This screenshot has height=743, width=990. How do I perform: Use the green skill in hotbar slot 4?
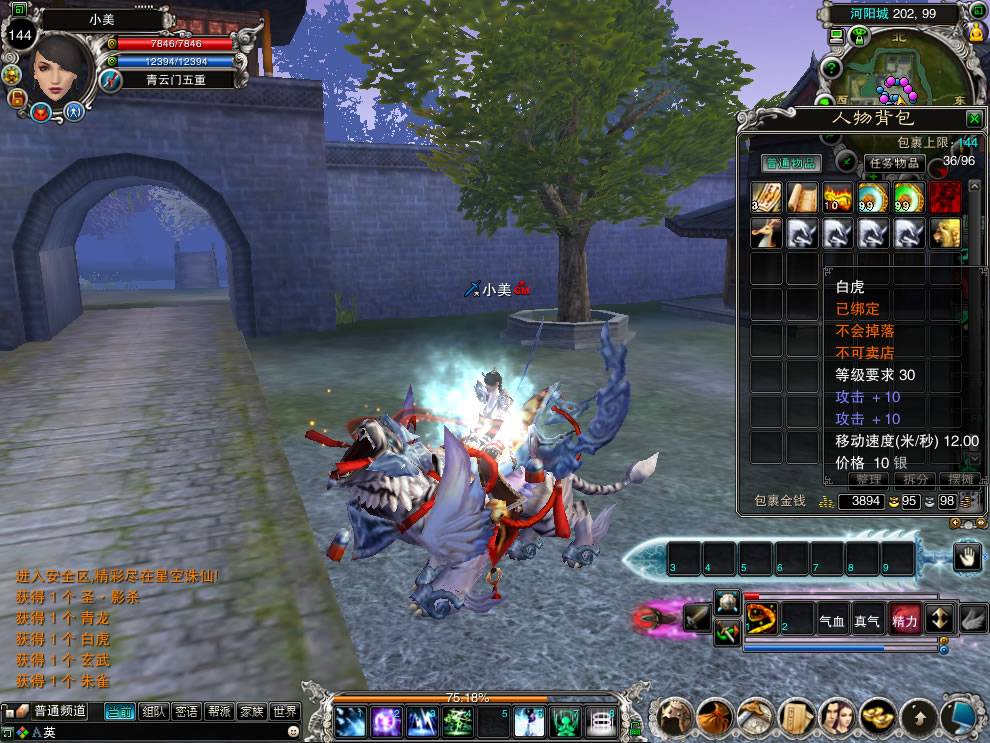click(x=458, y=722)
